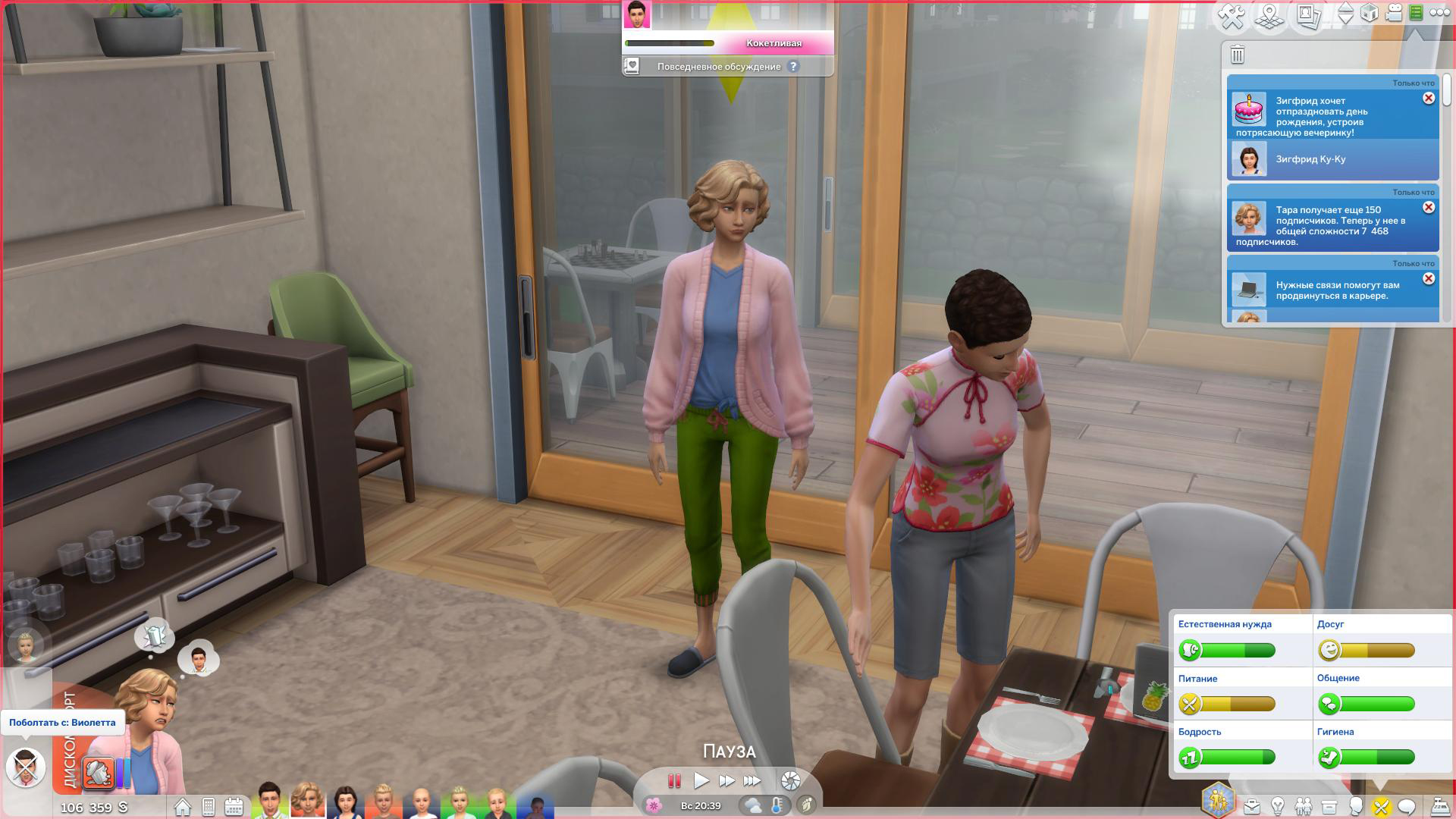Viewport: 1456px width, 819px height.
Task: Open the world map view
Action: tap(1269, 16)
